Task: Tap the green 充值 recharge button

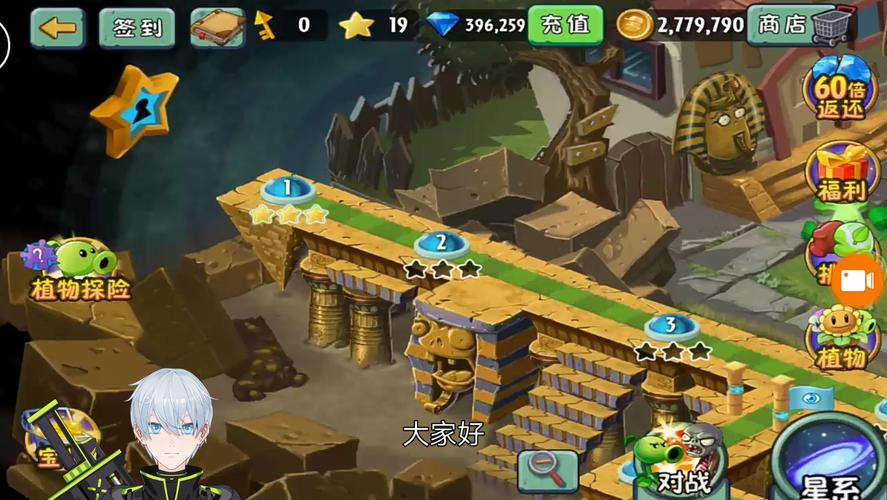Action: pyautogui.click(x=565, y=25)
